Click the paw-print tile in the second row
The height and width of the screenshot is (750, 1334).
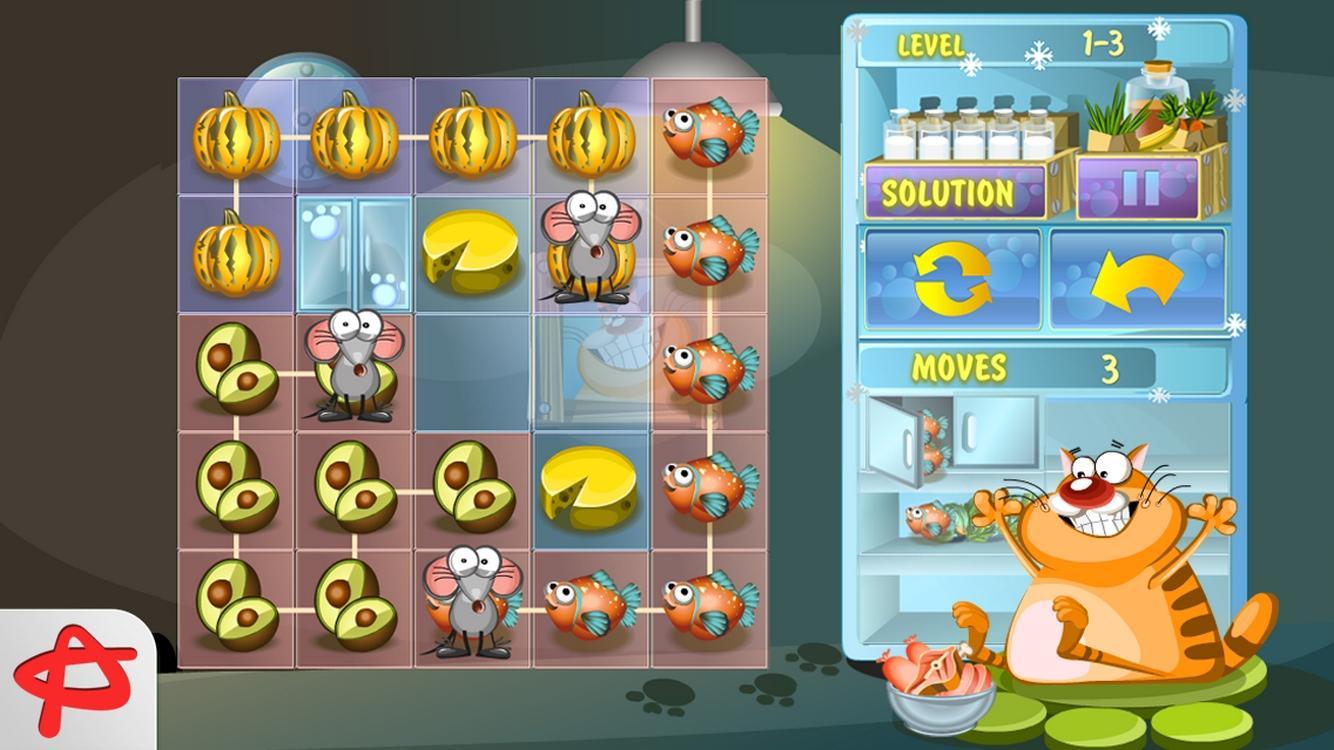pos(356,254)
